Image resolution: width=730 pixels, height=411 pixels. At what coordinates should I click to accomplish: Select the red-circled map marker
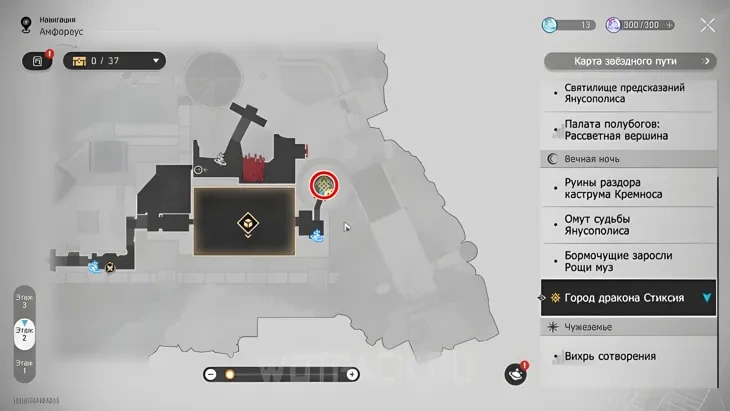coord(324,185)
